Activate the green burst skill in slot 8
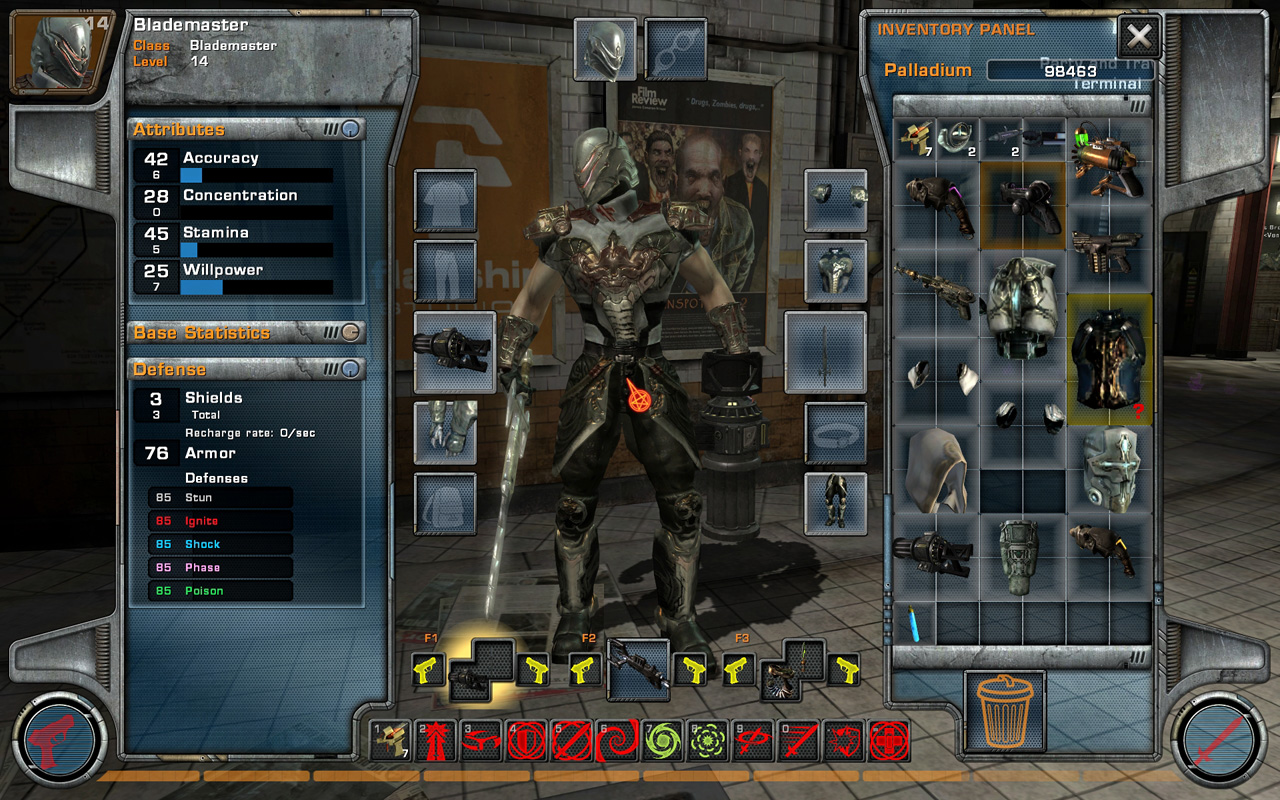Screen dimensions: 1280x800 click(x=709, y=745)
